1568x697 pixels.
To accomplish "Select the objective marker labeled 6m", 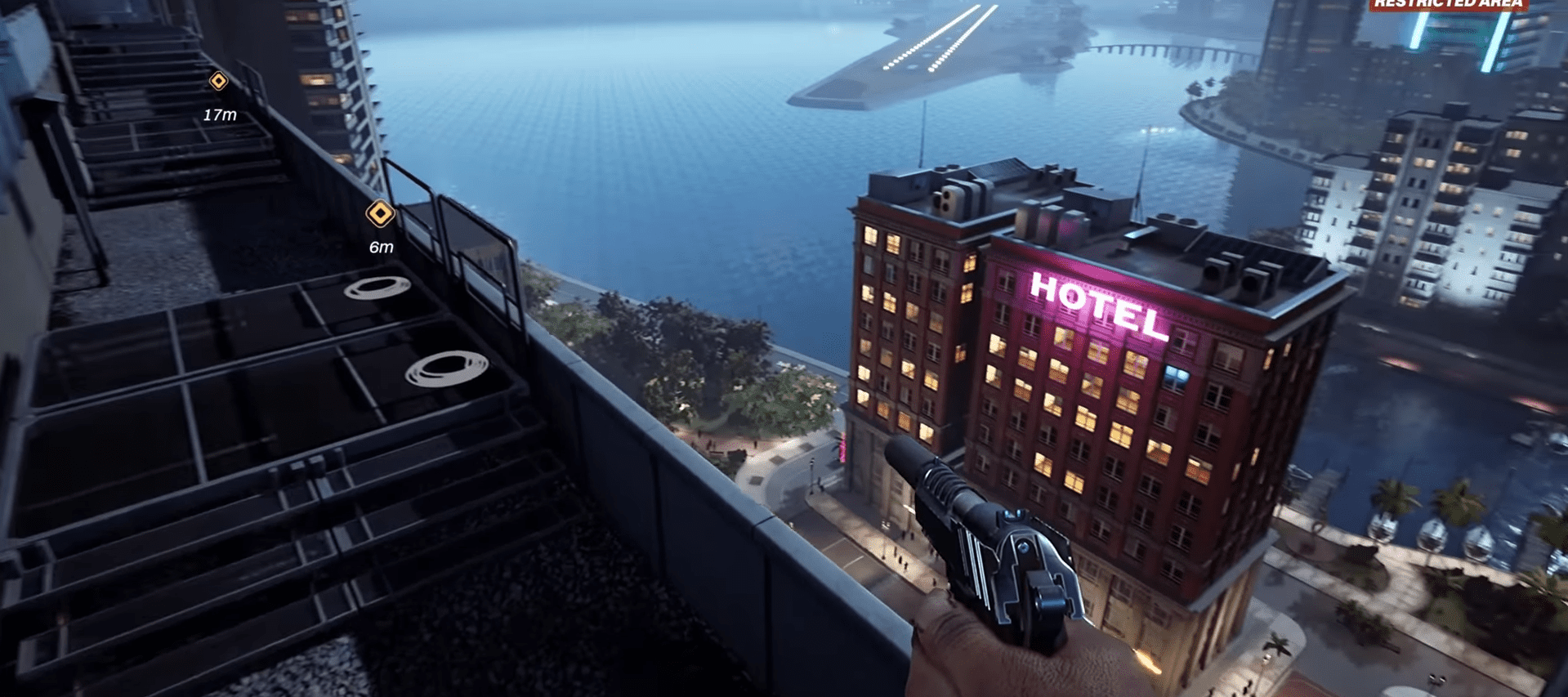I will coord(380,214).
